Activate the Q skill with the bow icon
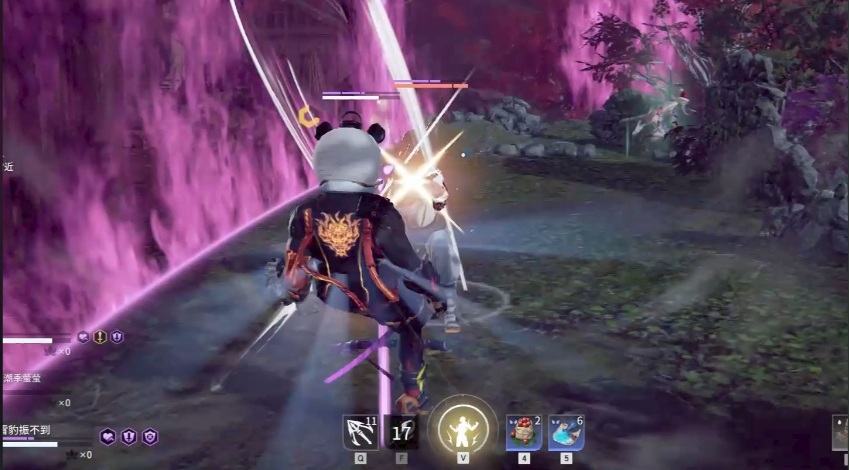Image resolution: width=849 pixels, height=470 pixels. tap(360, 432)
